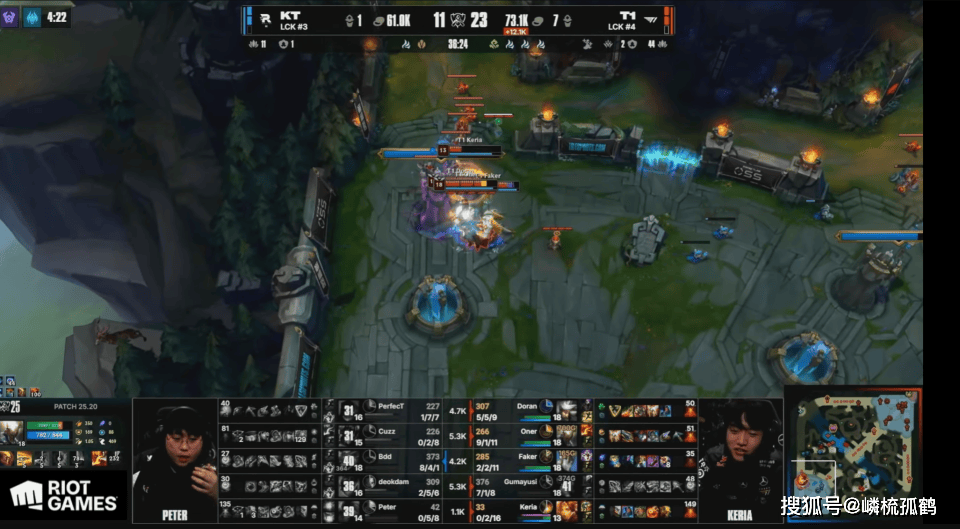Select PerfecT's row on the scoreboard
This screenshot has height=529, width=960.
[400, 410]
